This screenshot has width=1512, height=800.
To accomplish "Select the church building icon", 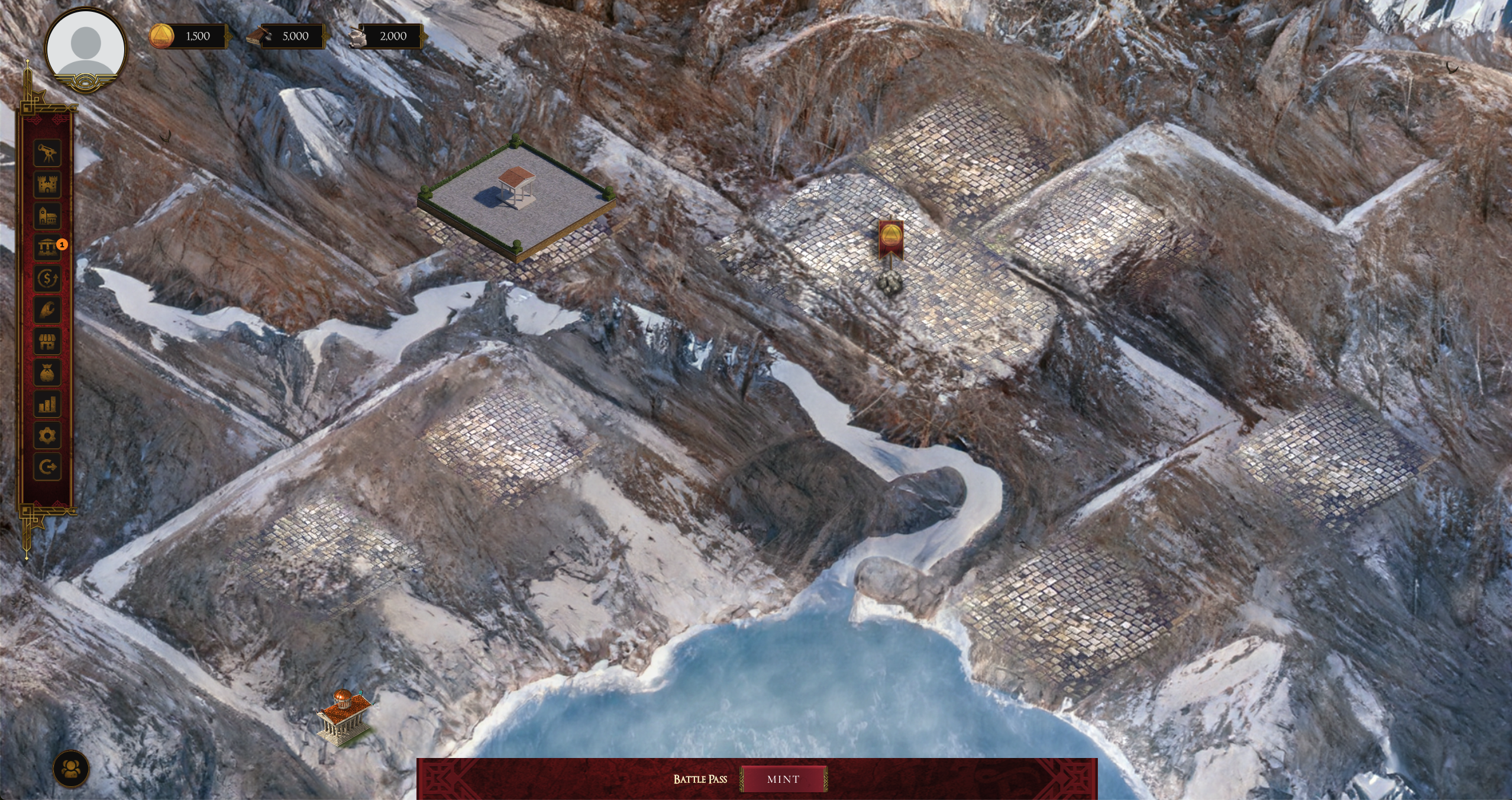I will click(x=47, y=216).
